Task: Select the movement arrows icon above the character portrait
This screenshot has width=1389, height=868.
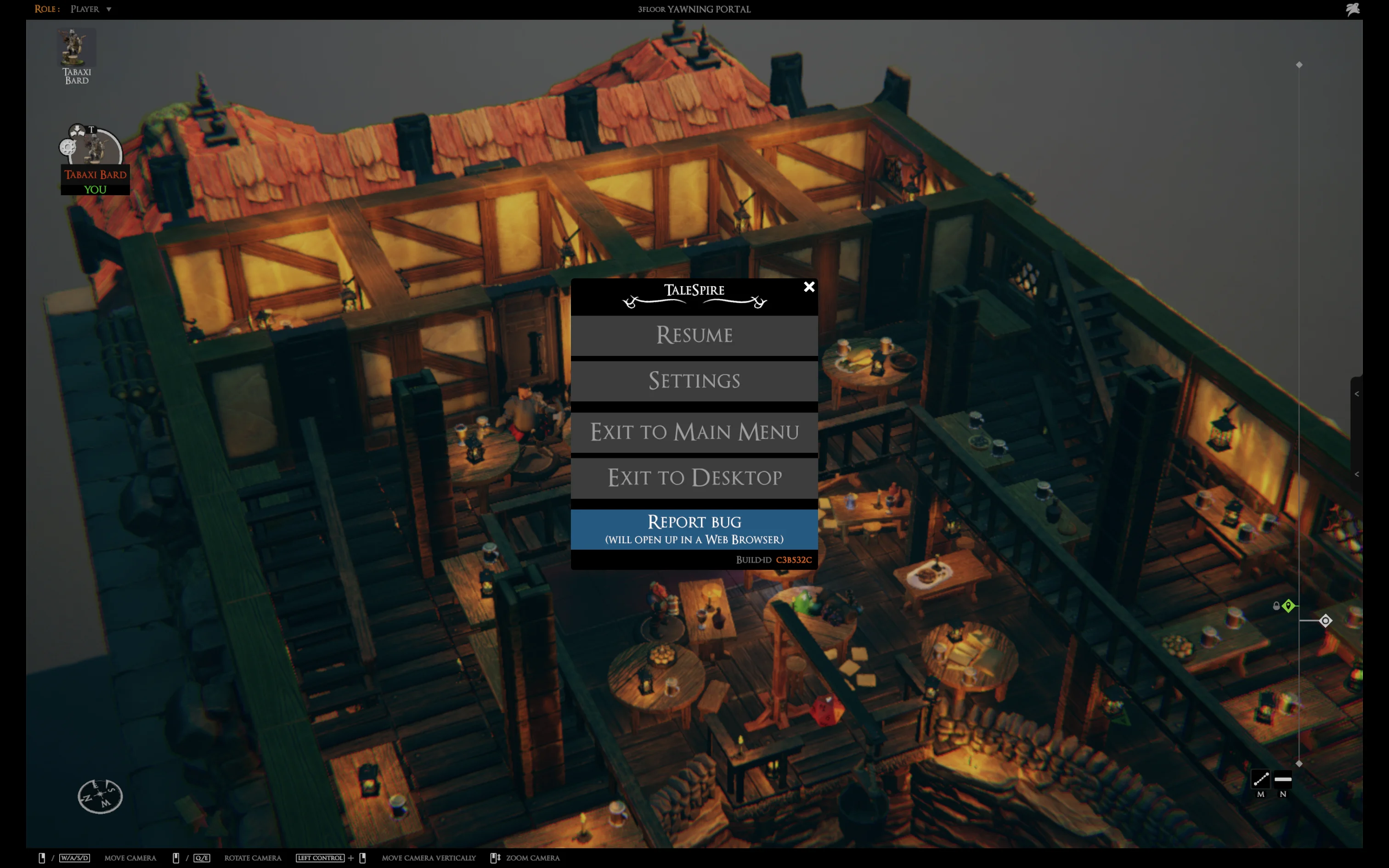Action: (78, 130)
